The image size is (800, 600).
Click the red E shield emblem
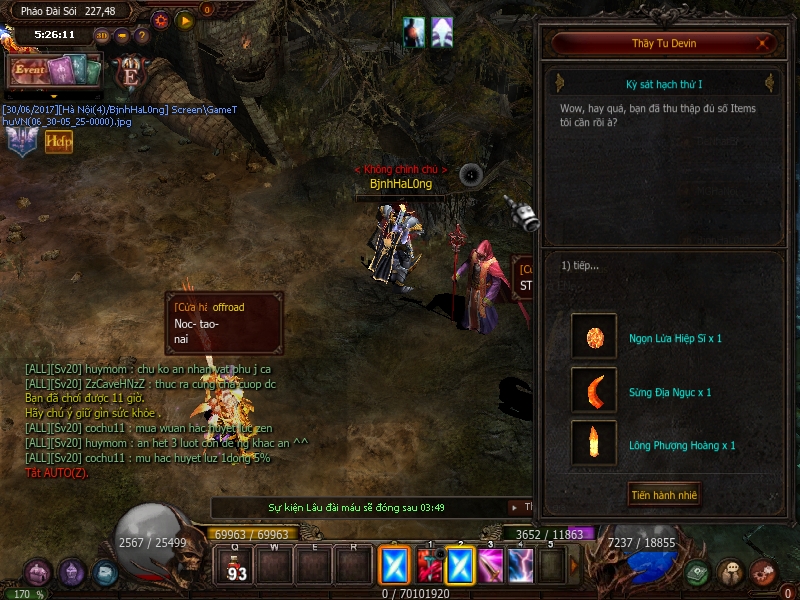click(130, 73)
